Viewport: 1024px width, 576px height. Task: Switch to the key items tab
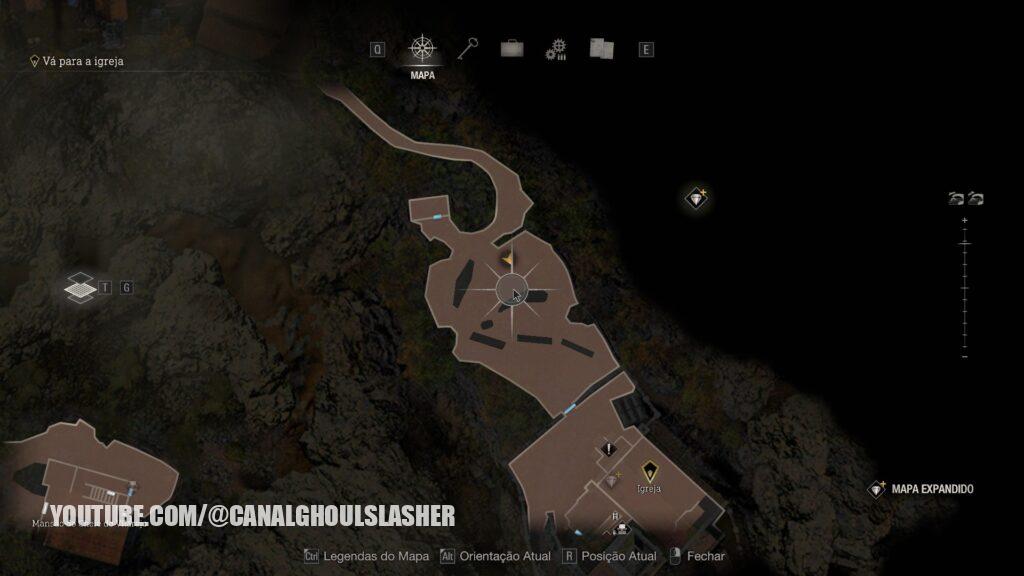pyautogui.click(x=468, y=48)
